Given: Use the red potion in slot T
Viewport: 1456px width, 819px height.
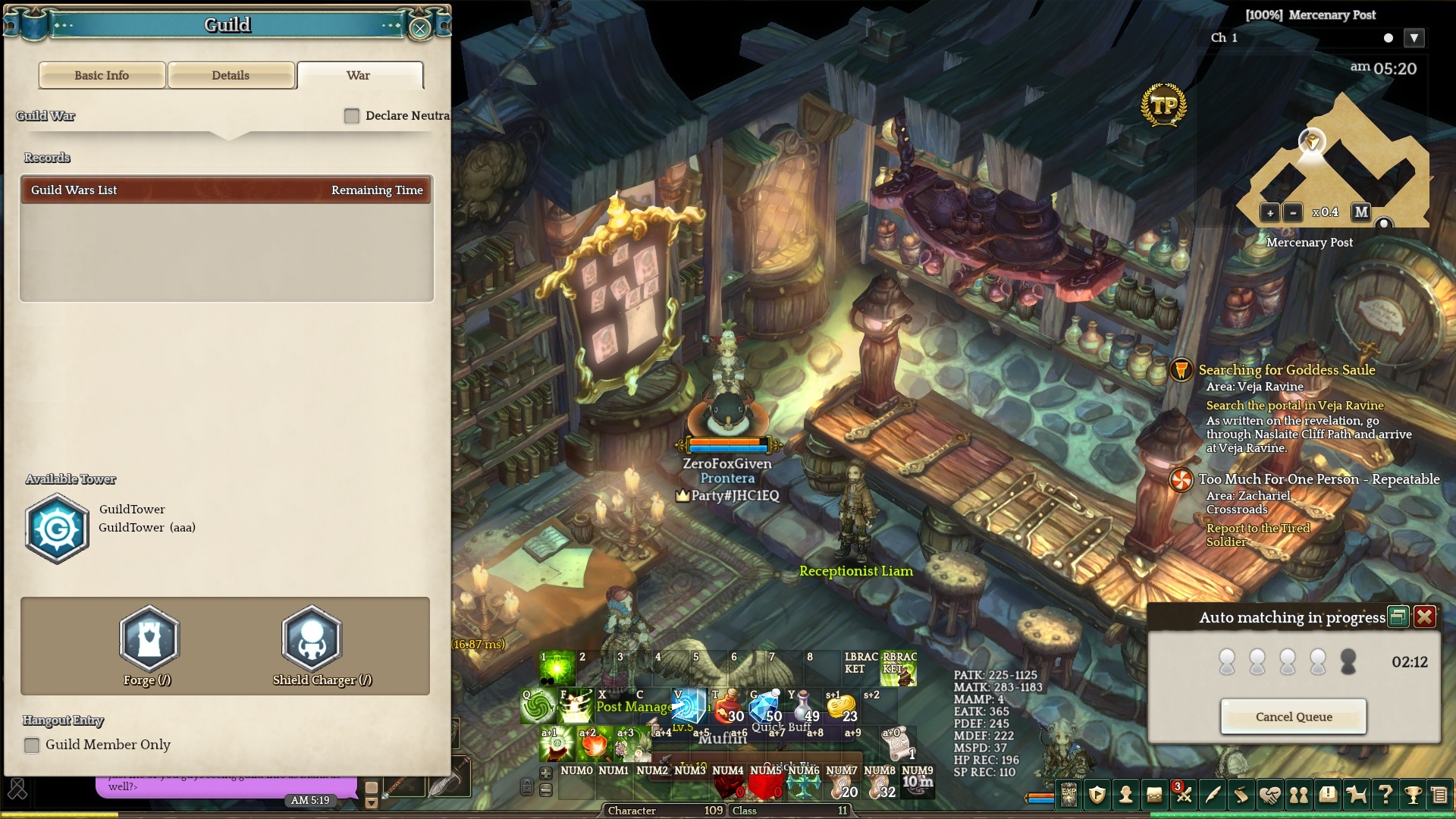Looking at the screenshot, I should (729, 706).
